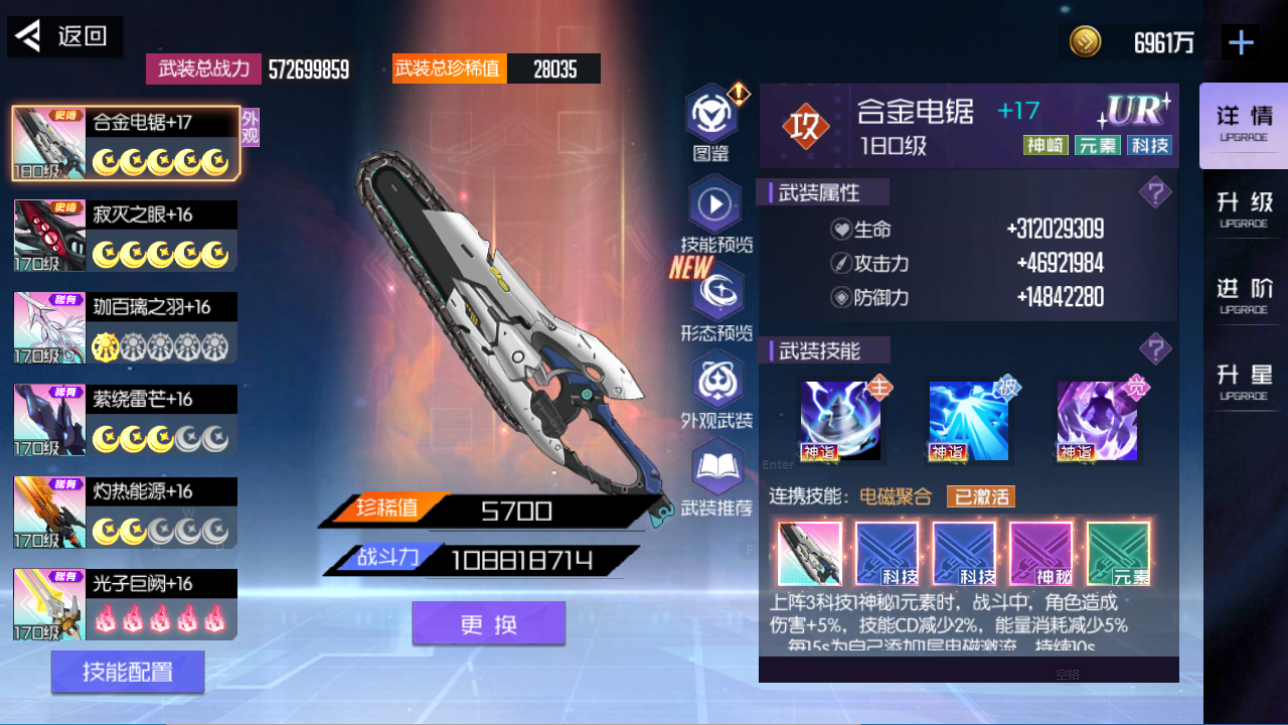Open the 形态预览 form preview
Image resolution: width=1288 pixels, height=725 pixels.
716,293
